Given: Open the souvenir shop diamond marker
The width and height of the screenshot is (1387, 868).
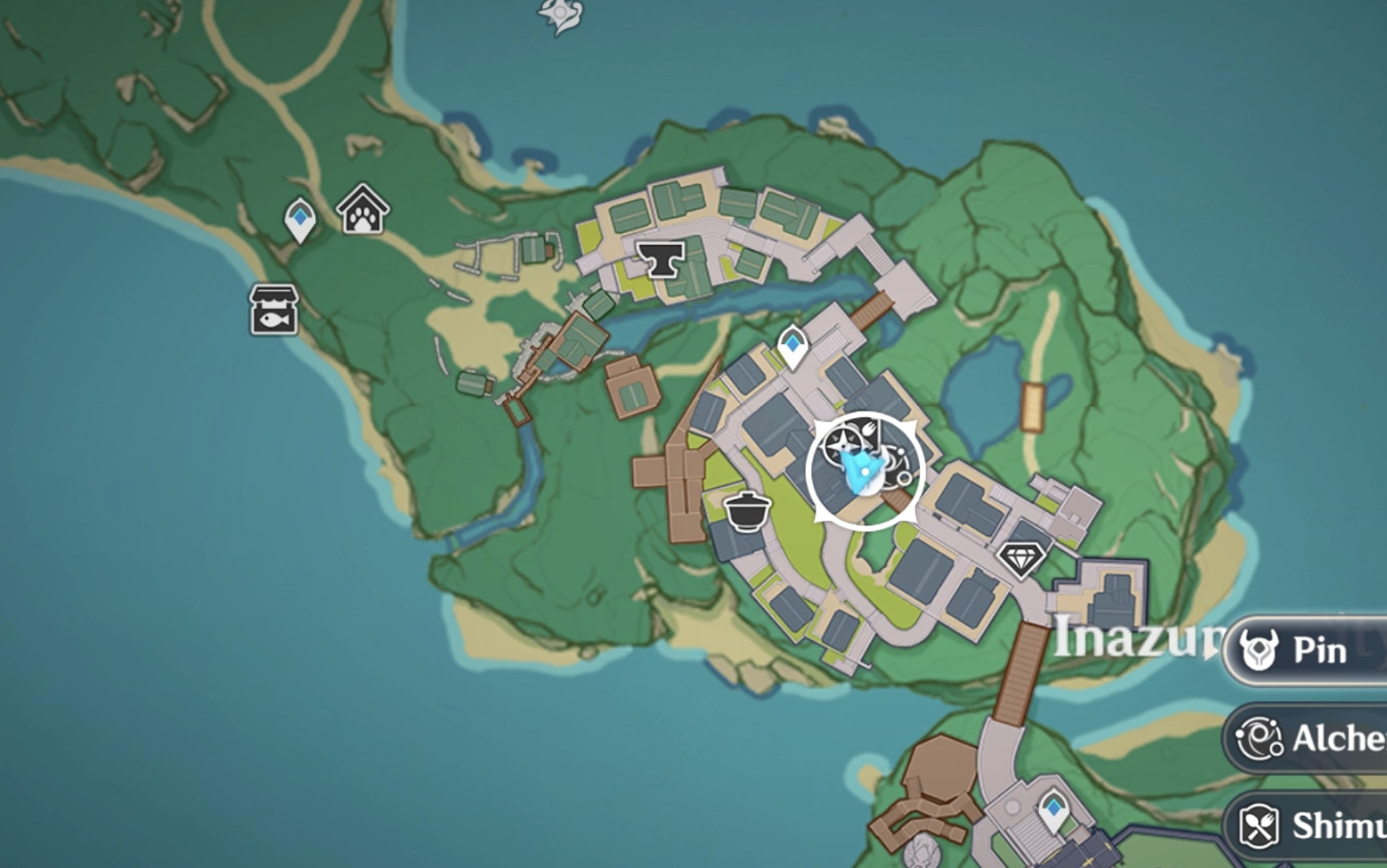Looking at the screenshot, I should (1023, 559).
